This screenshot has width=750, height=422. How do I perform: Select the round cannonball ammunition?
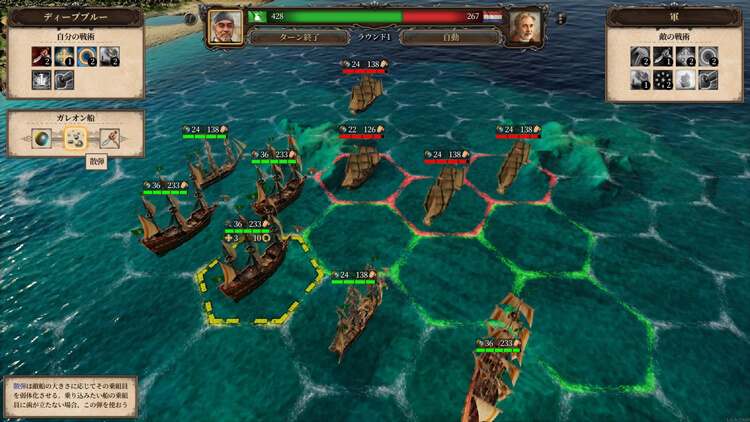tap(44, 140)
